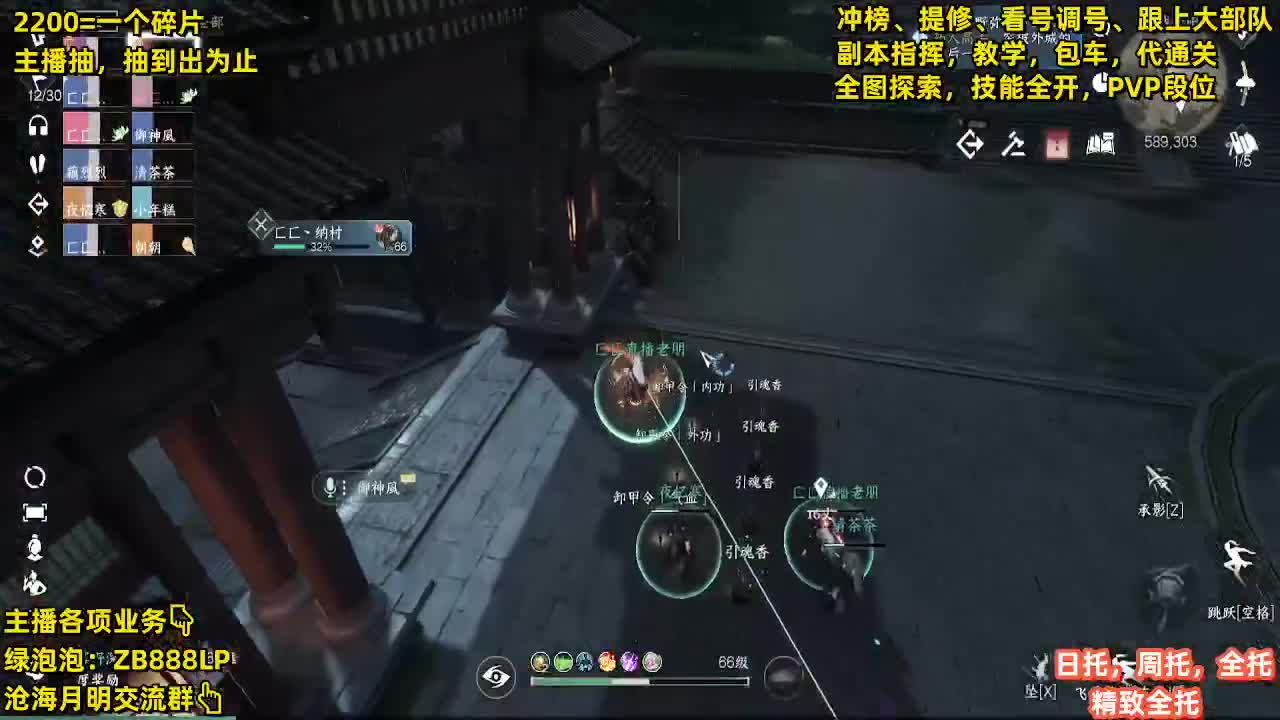Viewport: 1280px width, 720px height.
Task: Click the 承影 [Z] skill icon
Action: tap(1155, 489)
